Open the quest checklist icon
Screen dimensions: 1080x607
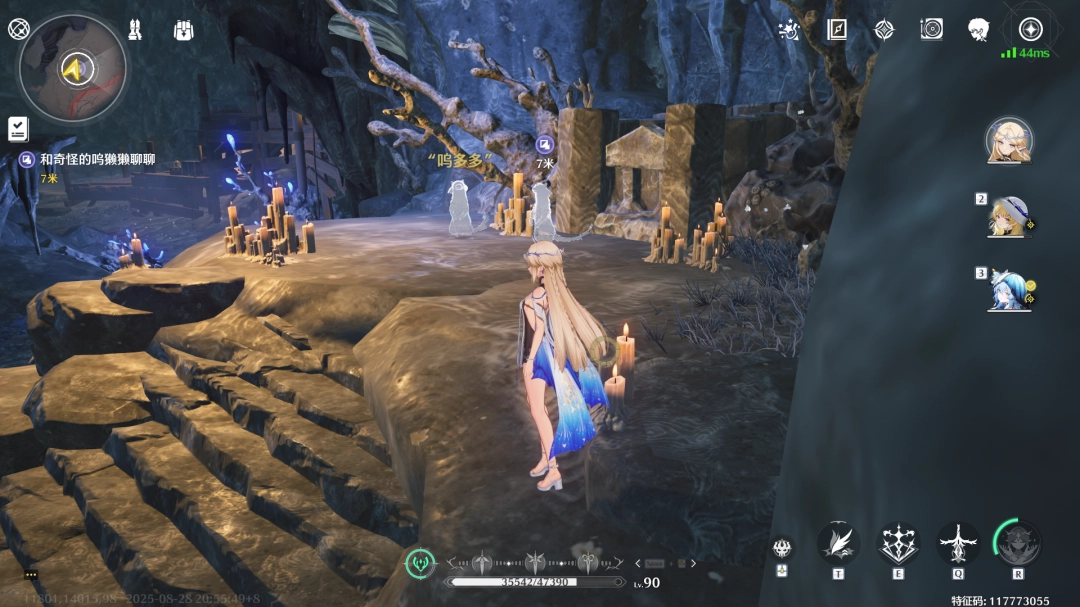click(x=18, y=128)
